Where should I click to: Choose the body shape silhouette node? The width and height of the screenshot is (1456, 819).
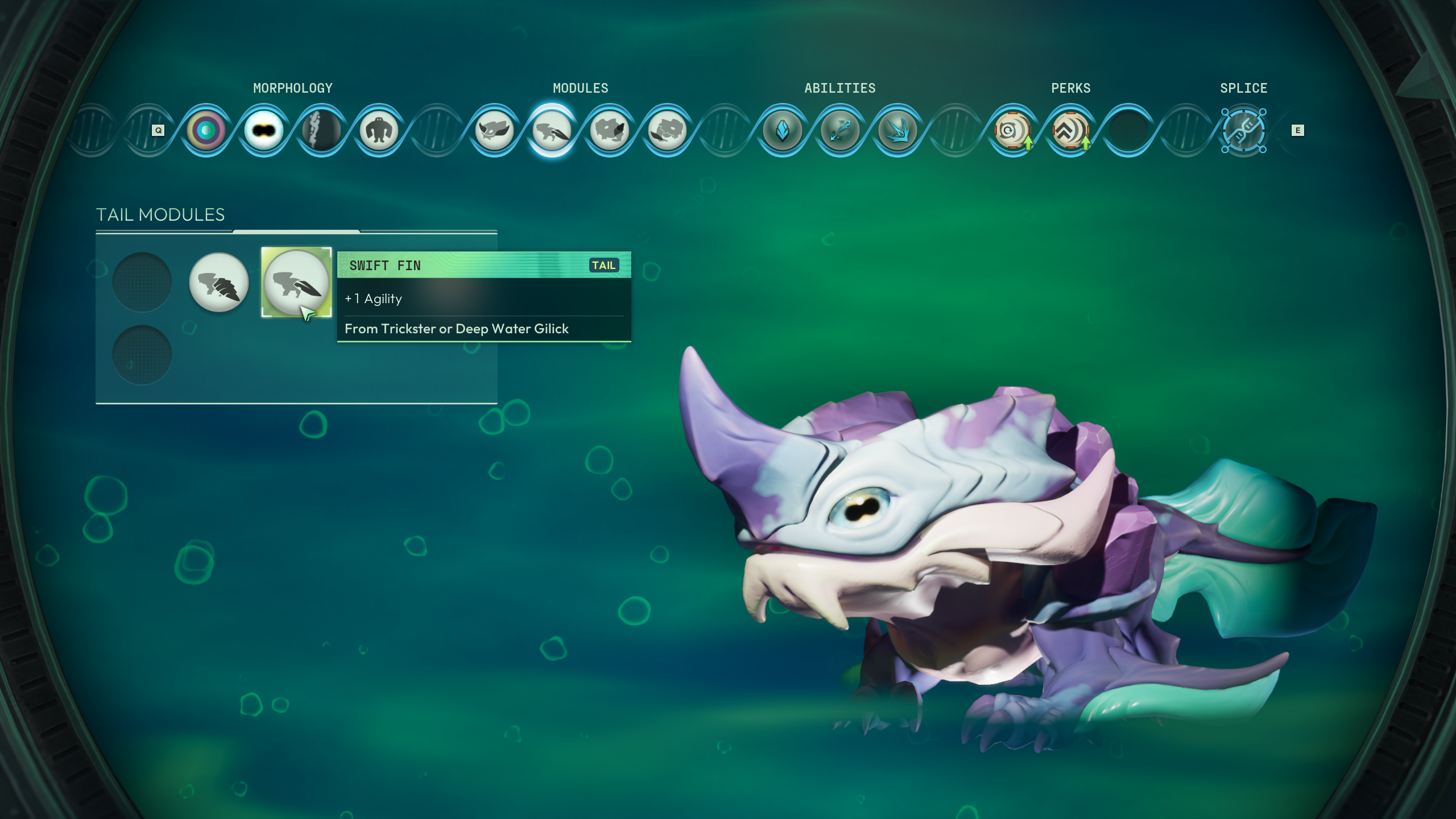point(379,131)
